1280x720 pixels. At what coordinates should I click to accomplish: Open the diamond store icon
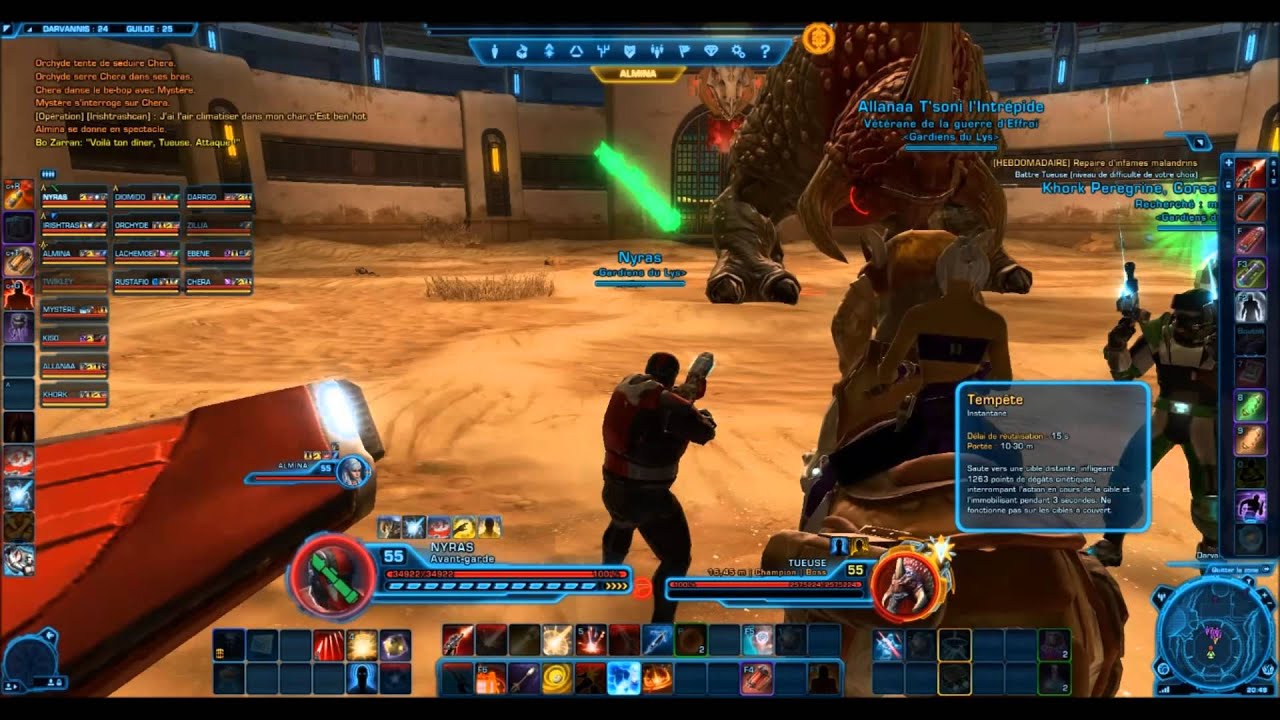(x=711, y=51)
